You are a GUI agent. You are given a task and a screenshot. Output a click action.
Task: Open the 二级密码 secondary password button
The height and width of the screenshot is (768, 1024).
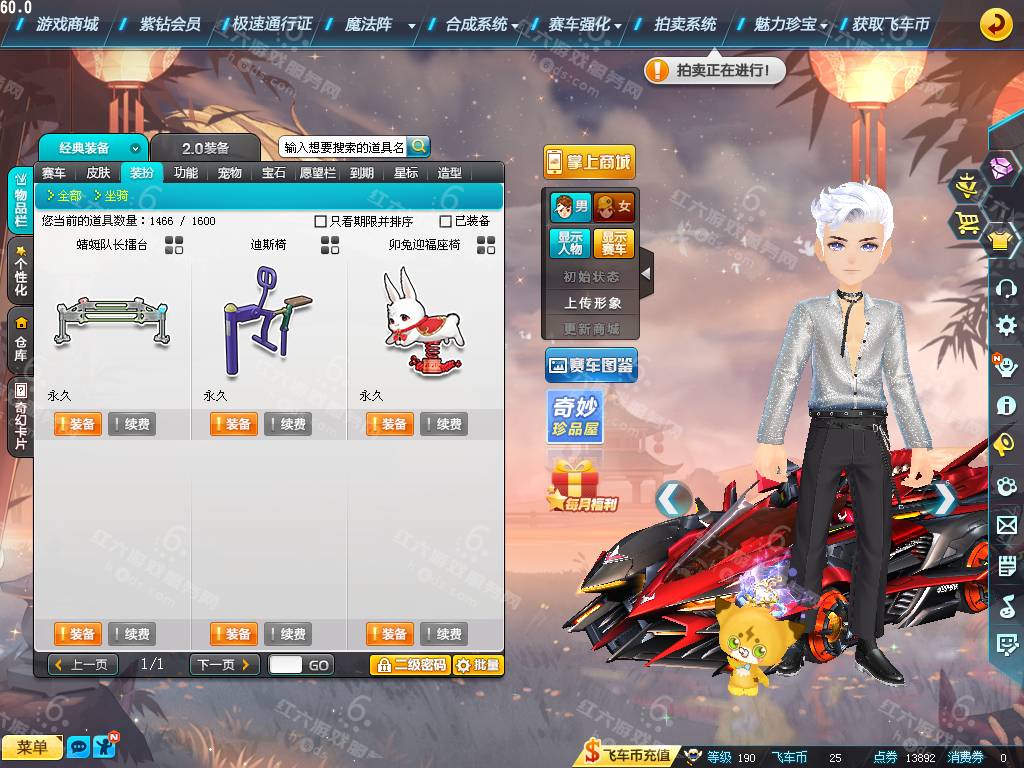pyautogui.click(x=410, y=664)
